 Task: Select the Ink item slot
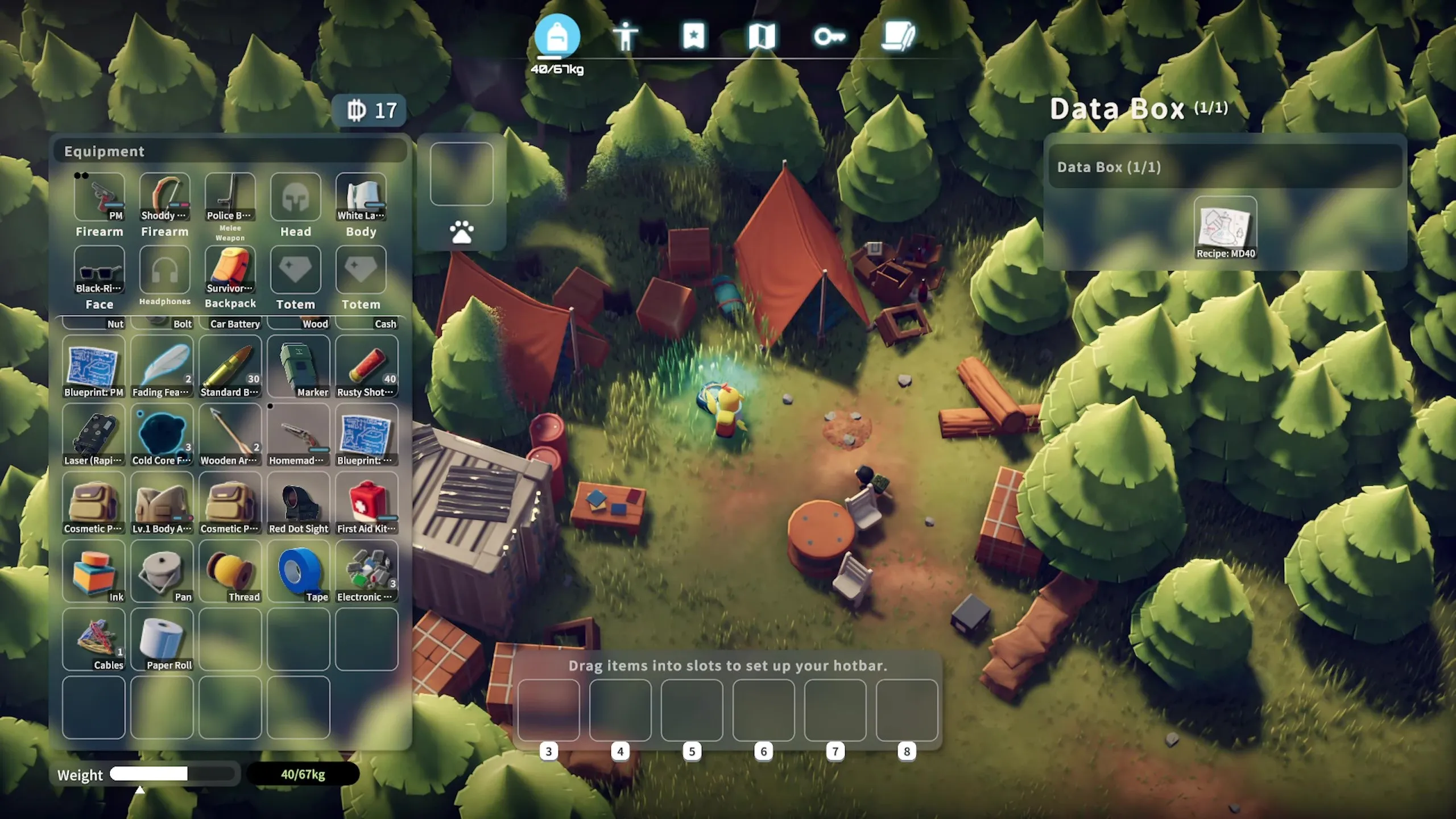click(94, 571)
